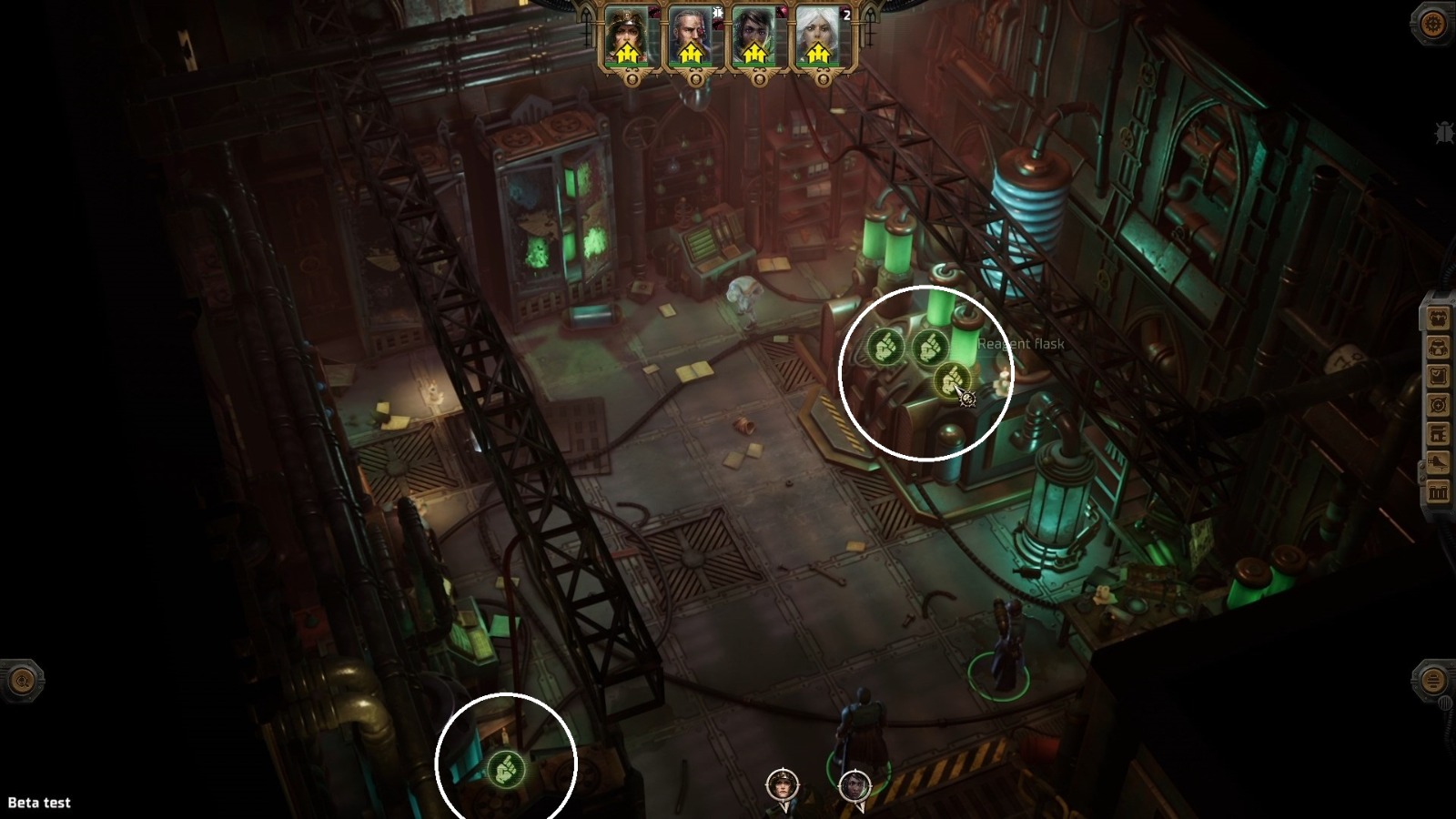
Task: Click the skull emblem beneath the first portrait
Action: point(632,80)
